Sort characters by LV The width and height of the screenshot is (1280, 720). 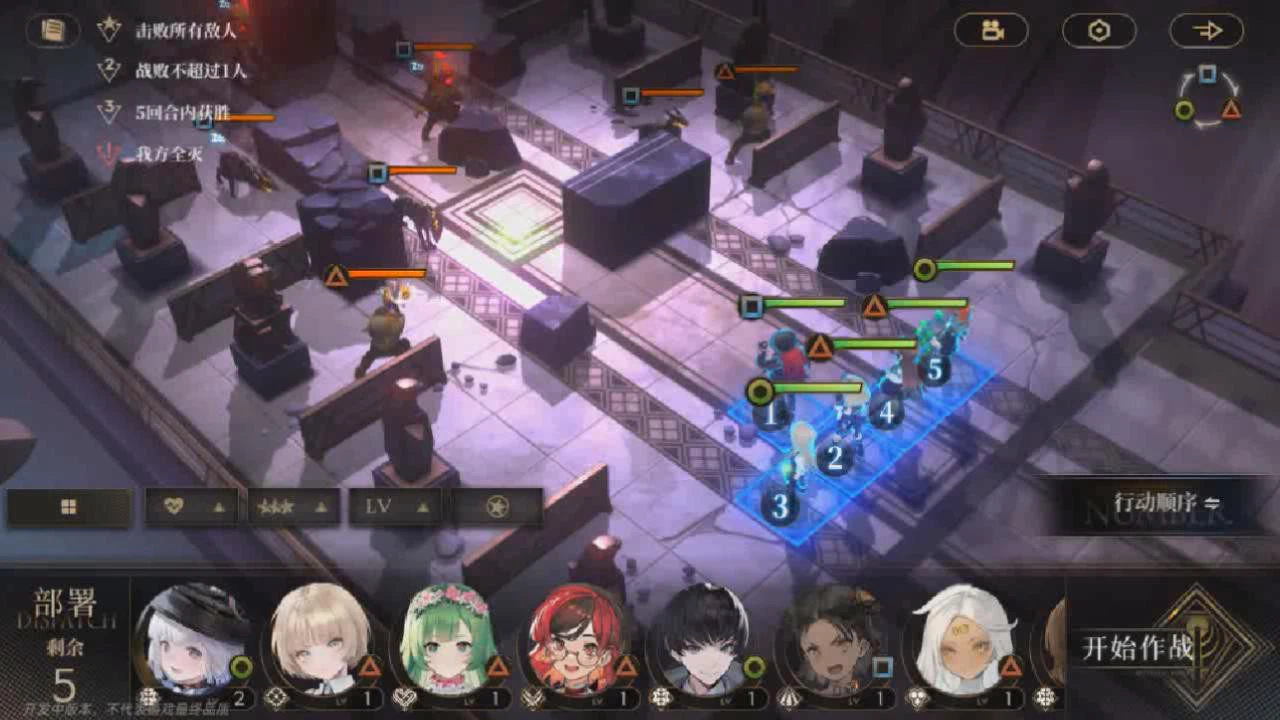[x=395, y=507]
